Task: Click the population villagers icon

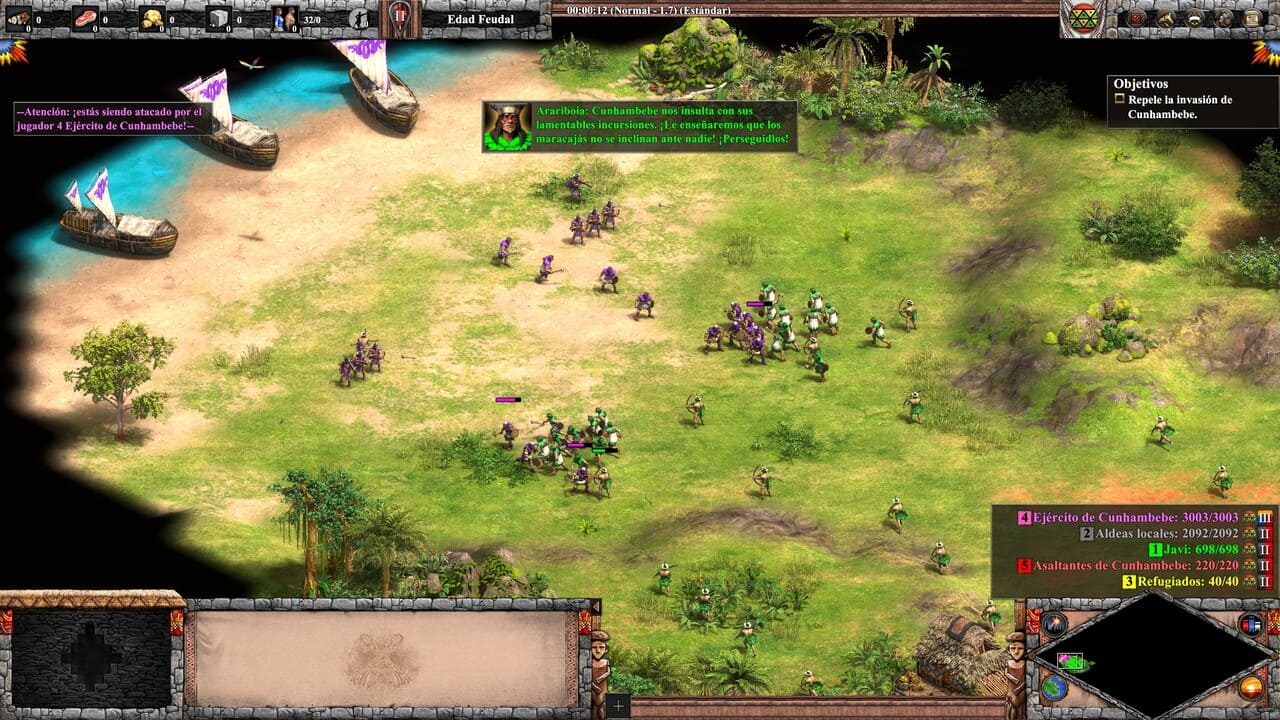Action: point(285,18)
